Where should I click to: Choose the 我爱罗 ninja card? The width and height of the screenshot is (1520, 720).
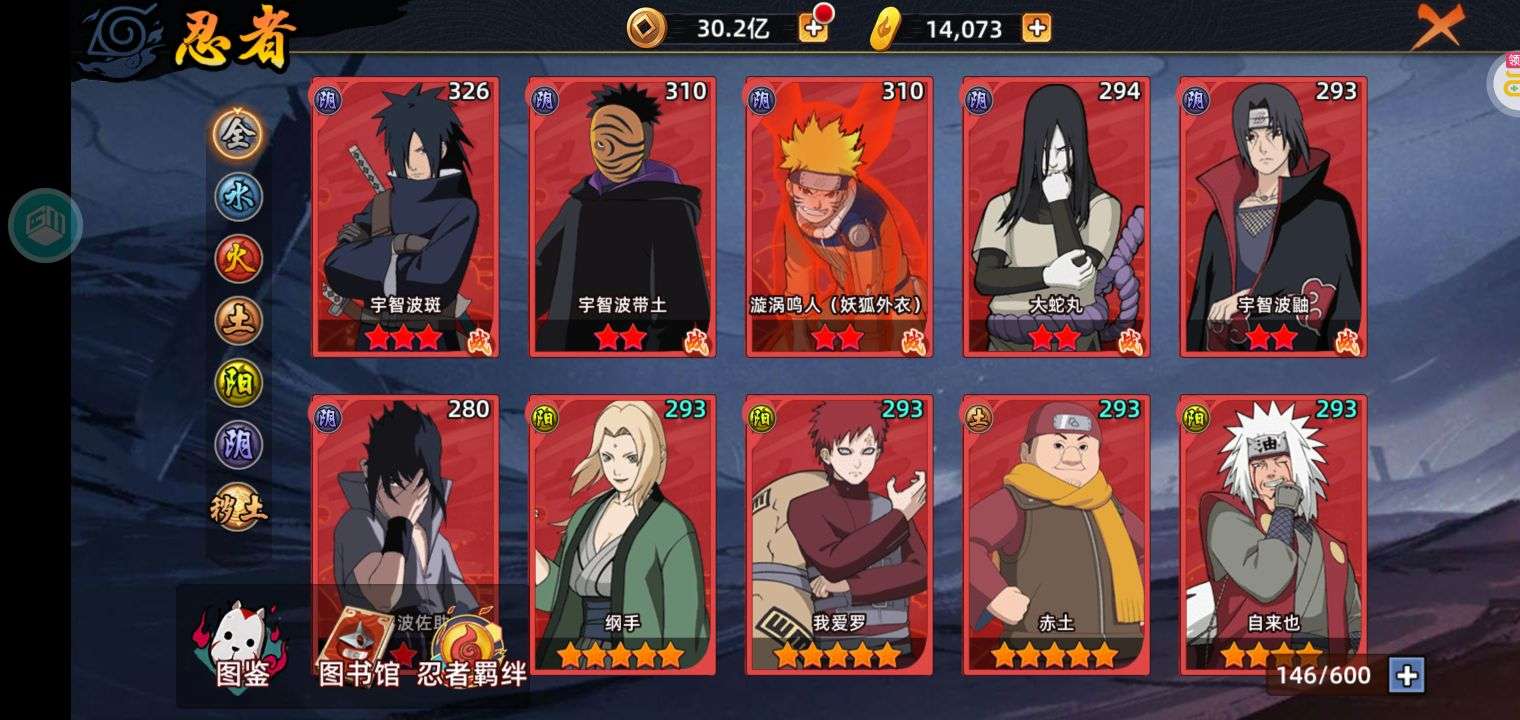838,533
